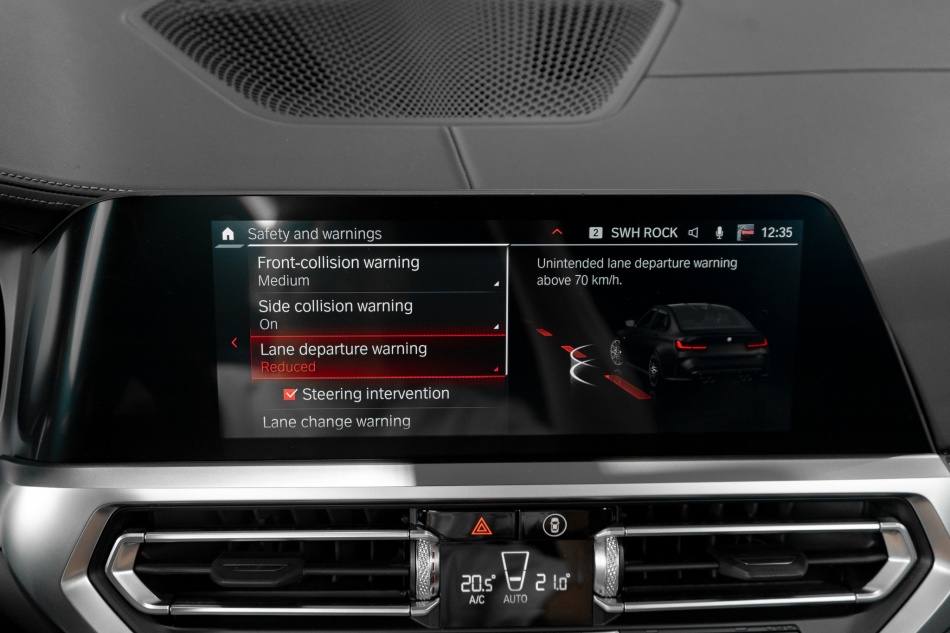Screen dimensions: 950x633
Task: Tap the speaker volume icon
Action: 693,233
